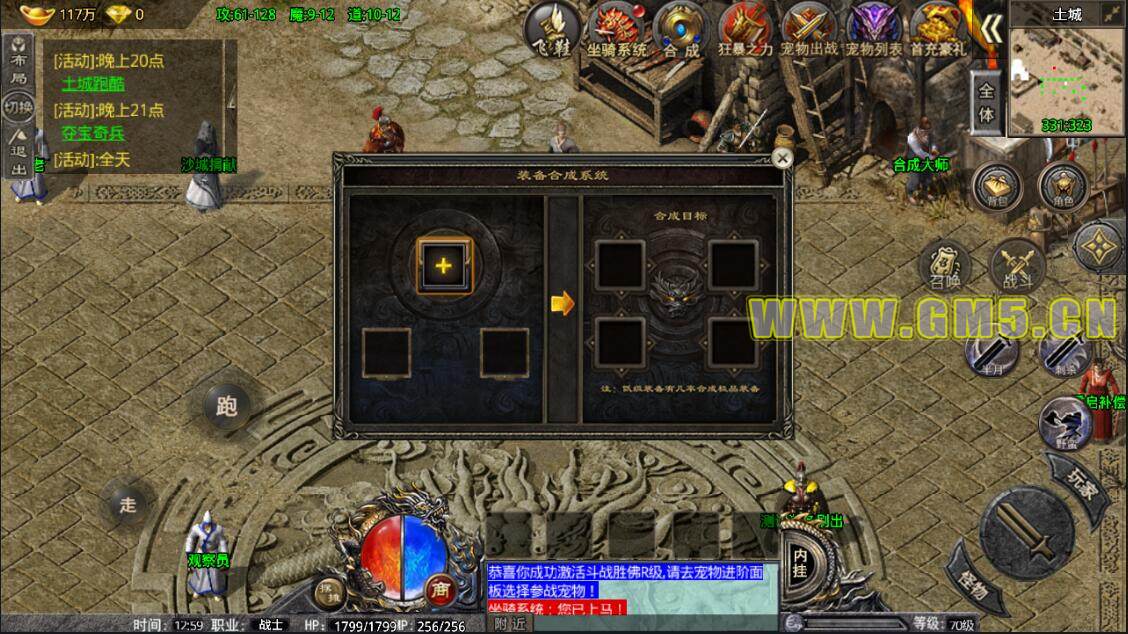Tap the 跑 run button
Image resolution: width=1128 pixels, height=634 pixels.
tap(226, 406)
